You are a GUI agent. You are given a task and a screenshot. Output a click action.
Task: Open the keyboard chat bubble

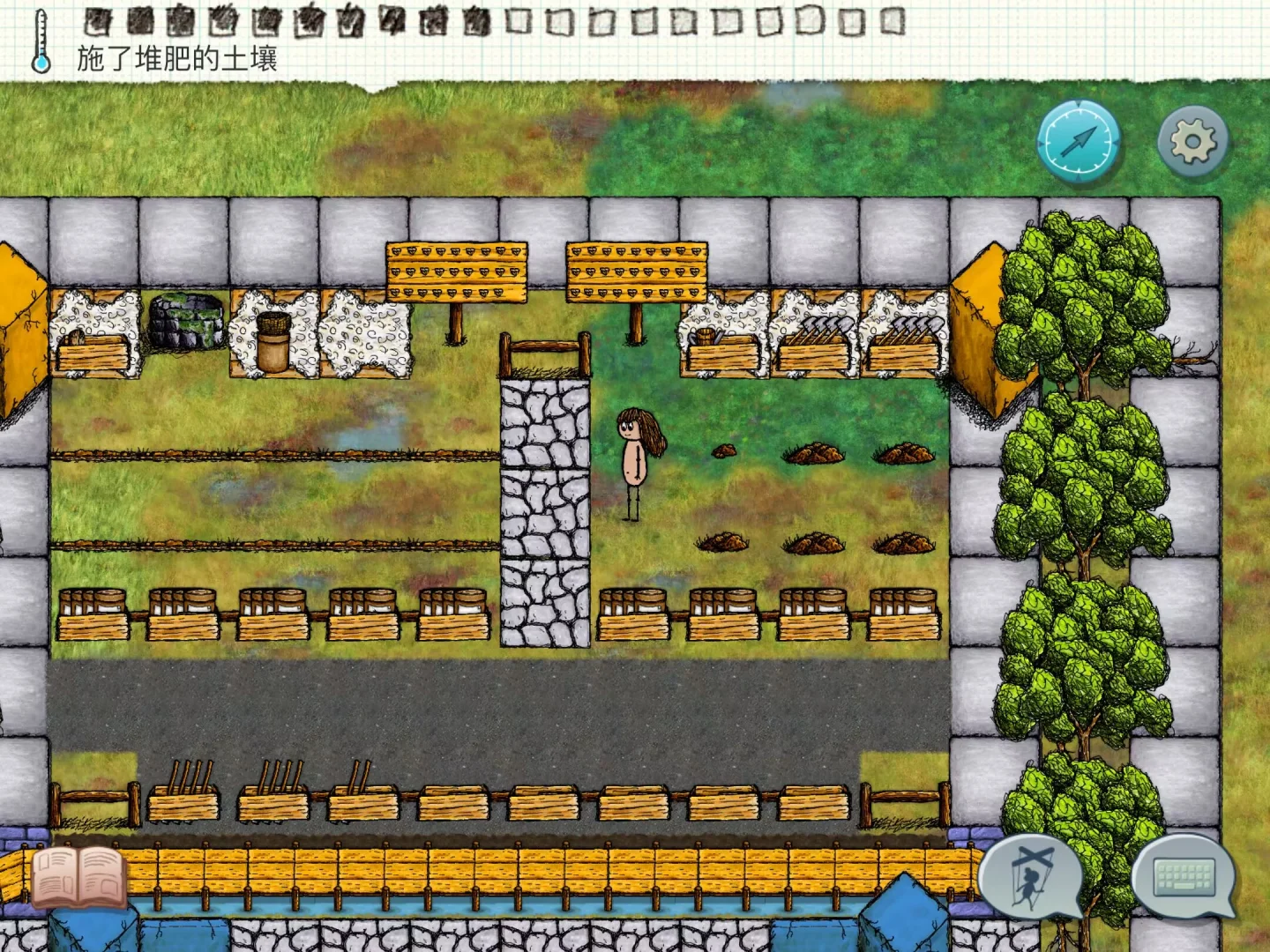tap(1184, 877)
